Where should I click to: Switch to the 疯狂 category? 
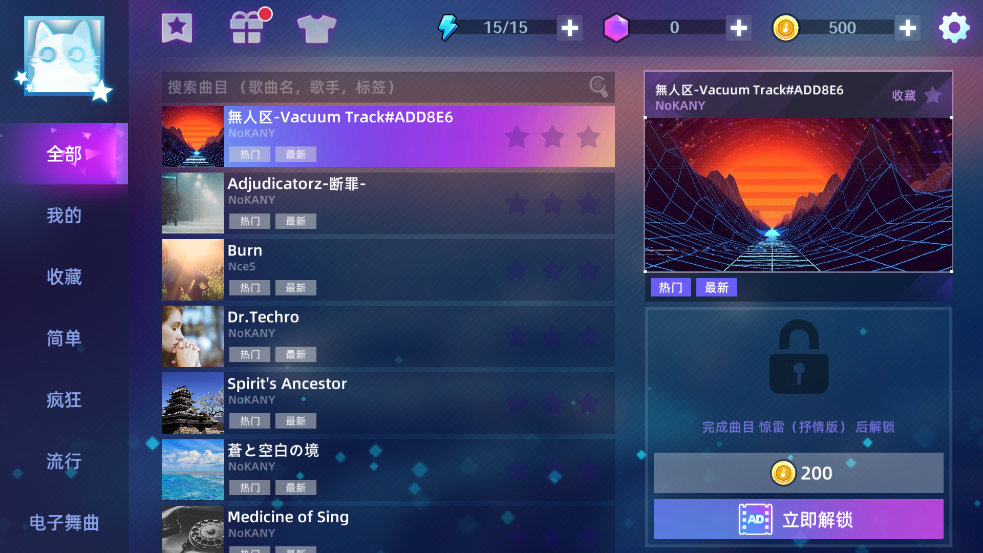[64, 400]
